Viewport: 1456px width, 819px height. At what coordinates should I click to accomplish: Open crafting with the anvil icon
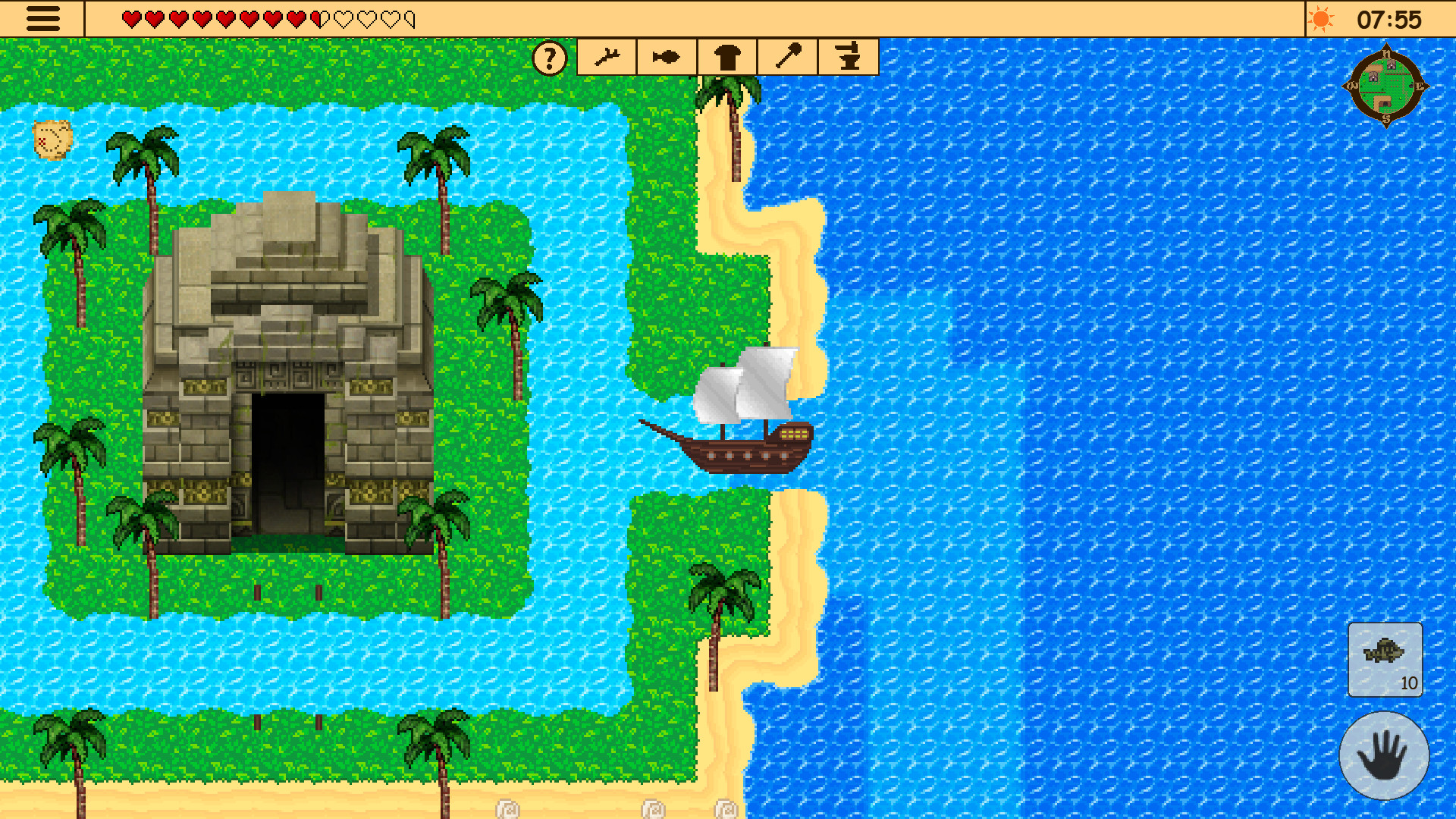click(x=849, y=55)
